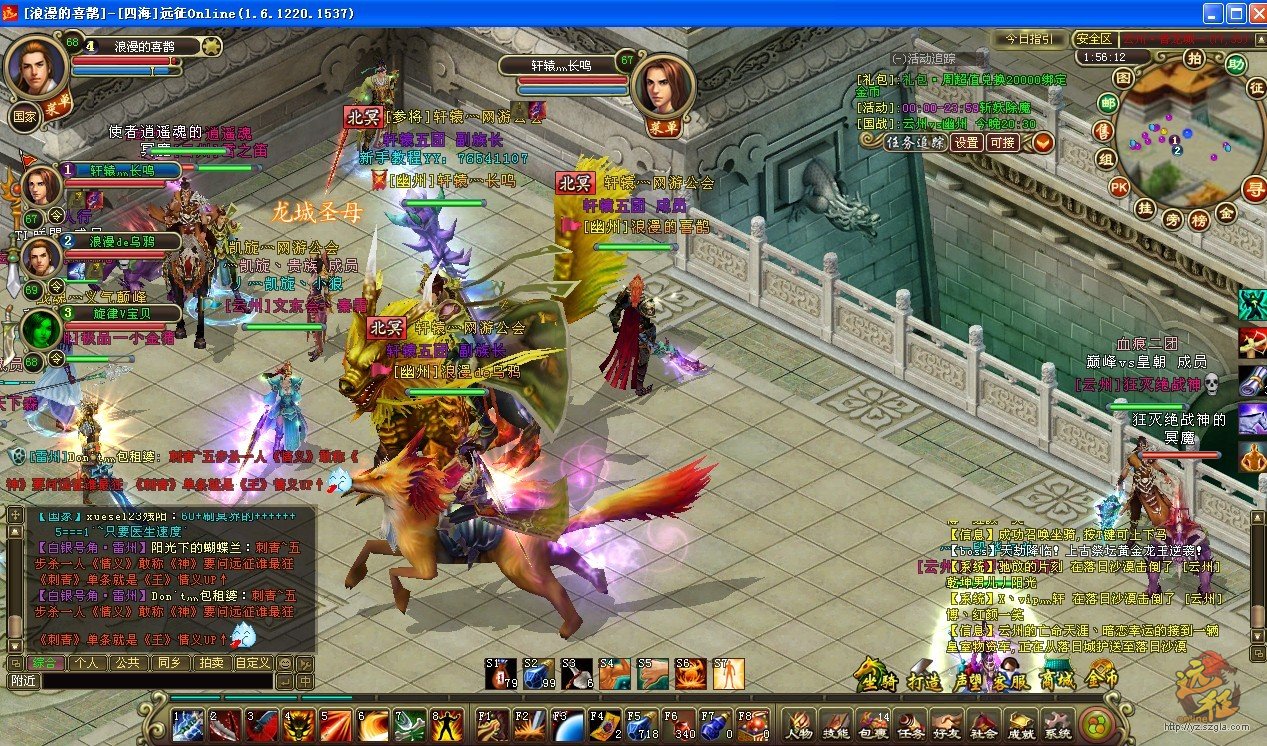Activate the dragon head skill in slot 4
Screen dimensions: 1267x746
298,722
